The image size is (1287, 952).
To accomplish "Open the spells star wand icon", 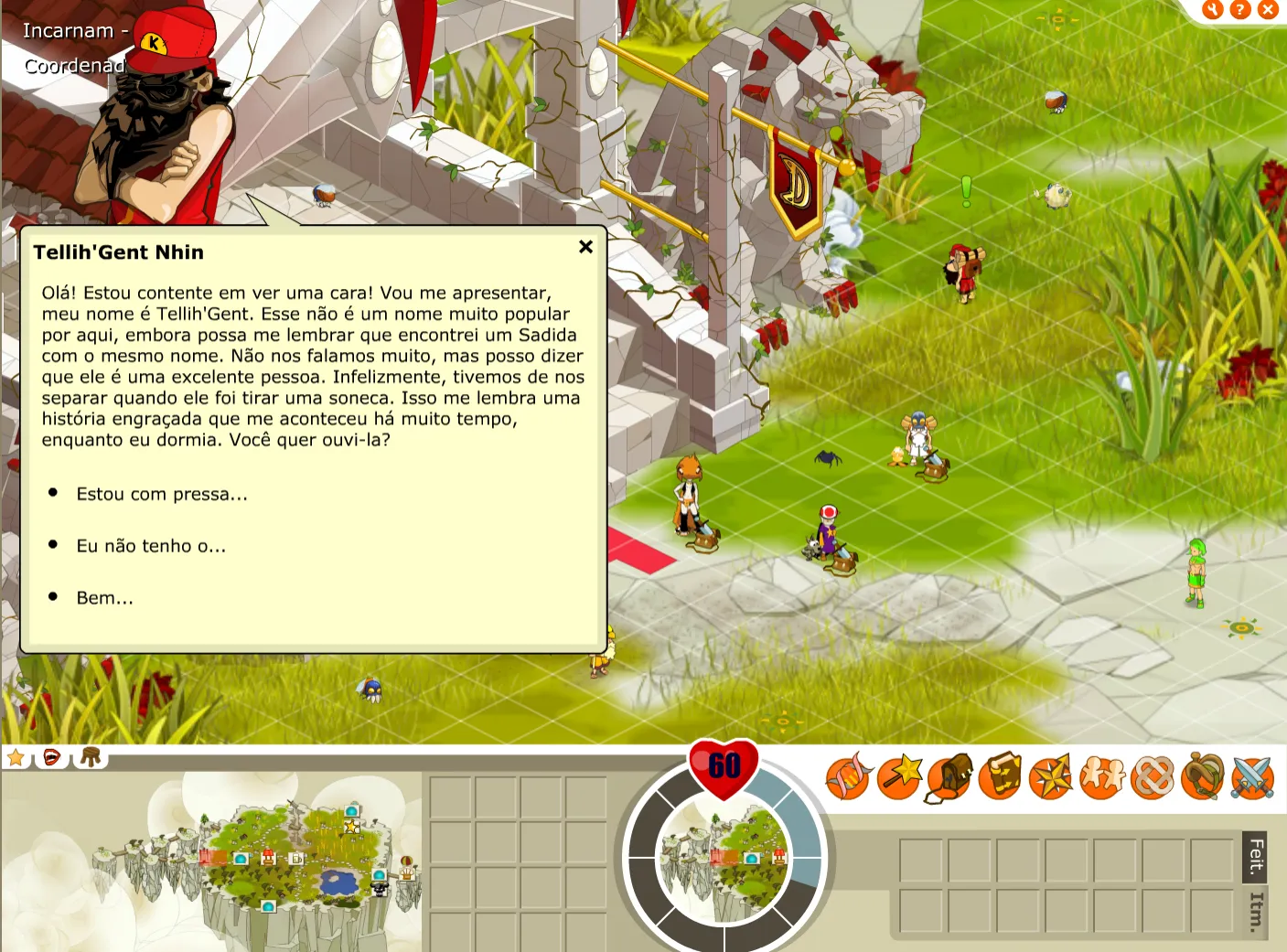I will pos(899,777).
